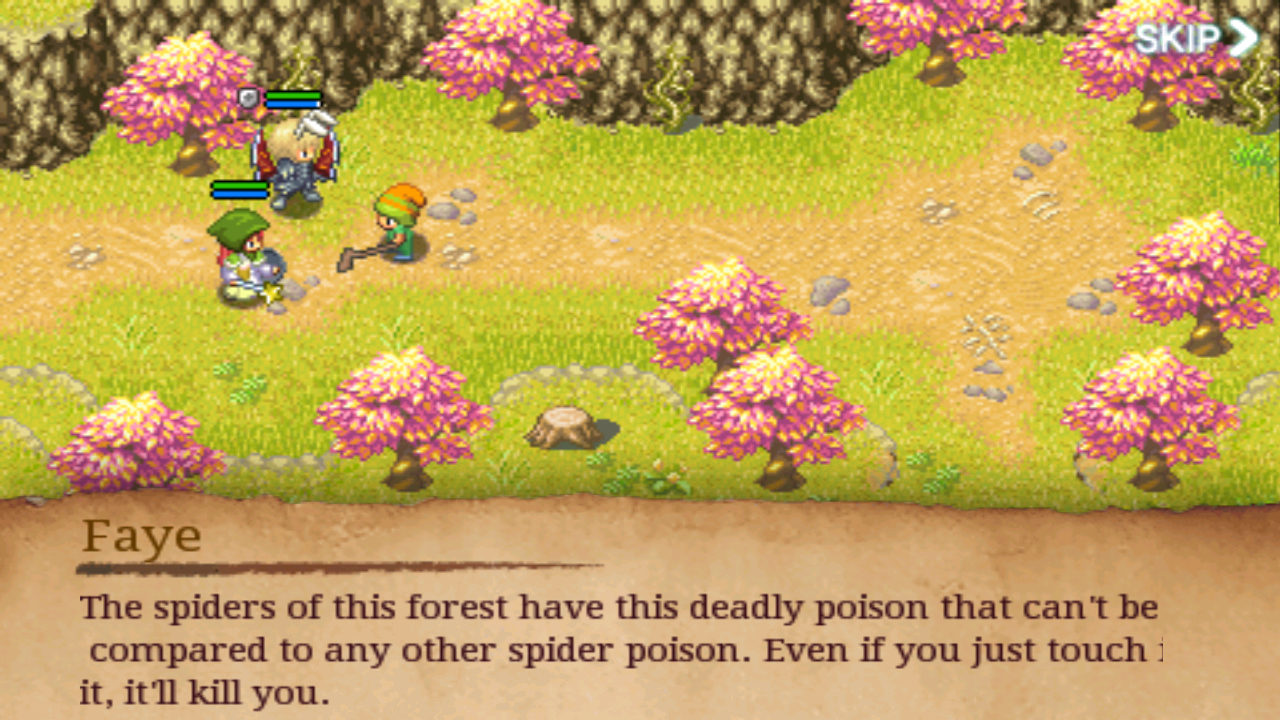
Task: Expand the dialogue with the SKIP chevron
Action: (x=1244, y=38)
